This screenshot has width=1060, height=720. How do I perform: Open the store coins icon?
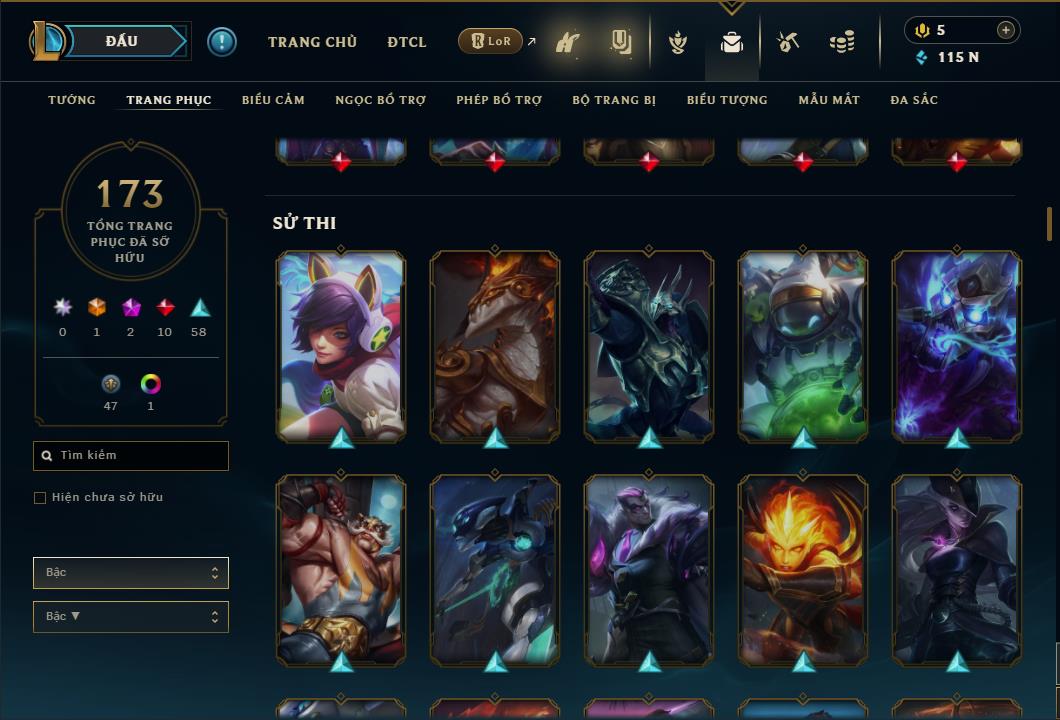(x=842, y=43)
